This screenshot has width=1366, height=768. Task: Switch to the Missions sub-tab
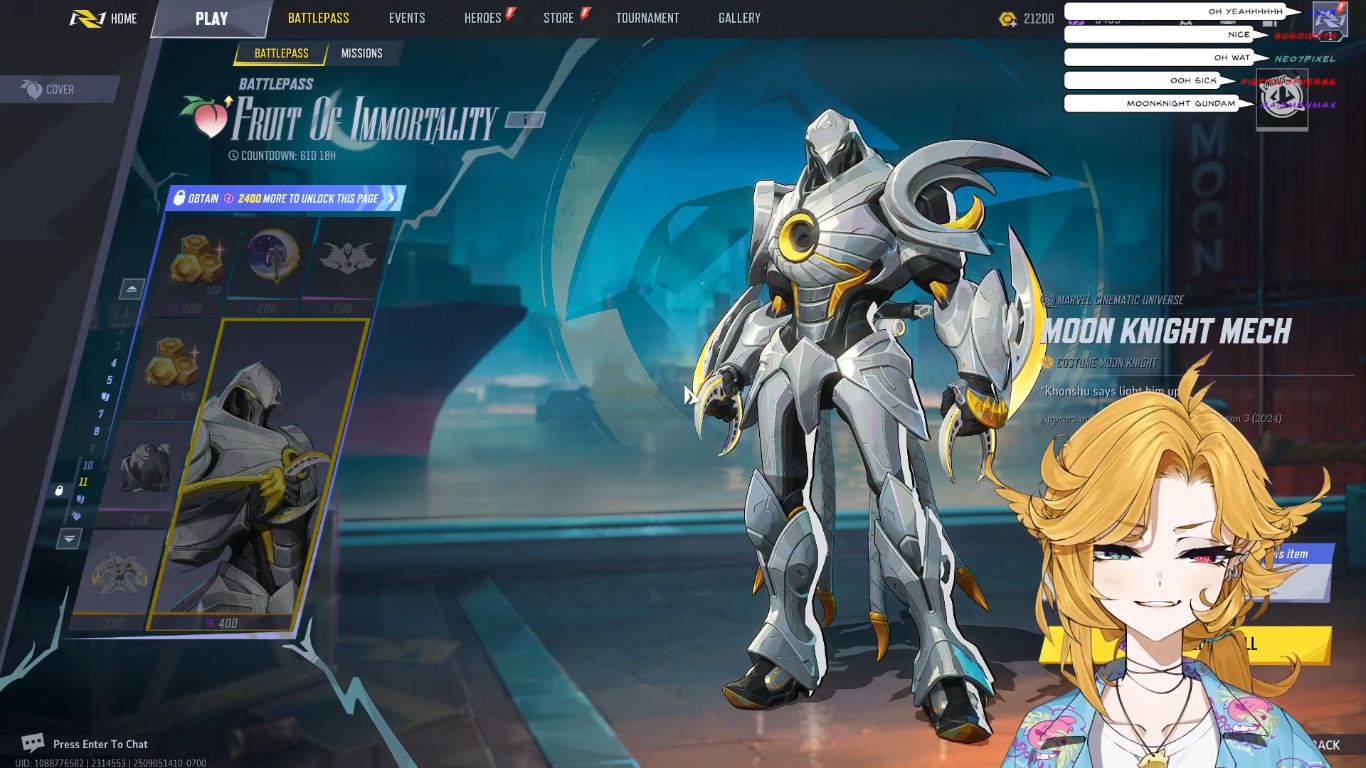coord(361,53)
